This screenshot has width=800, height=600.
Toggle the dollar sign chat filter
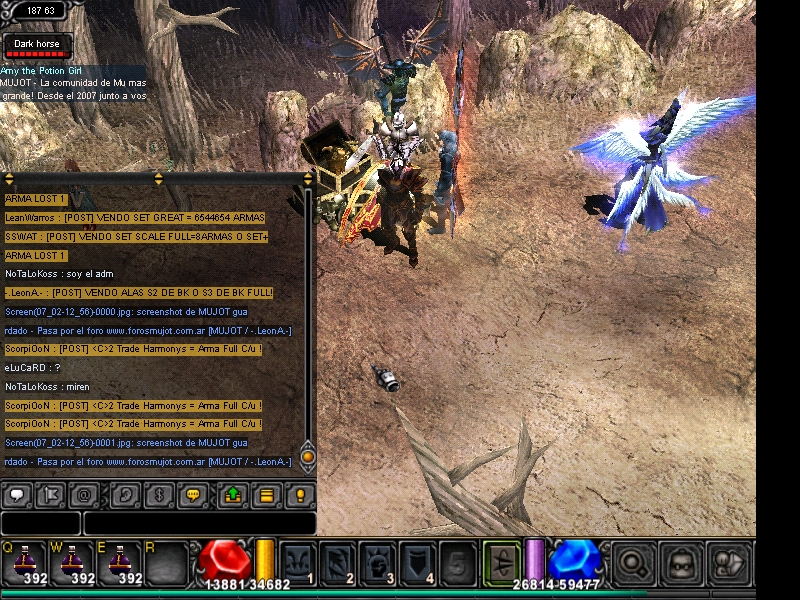[x=159, y=495]
